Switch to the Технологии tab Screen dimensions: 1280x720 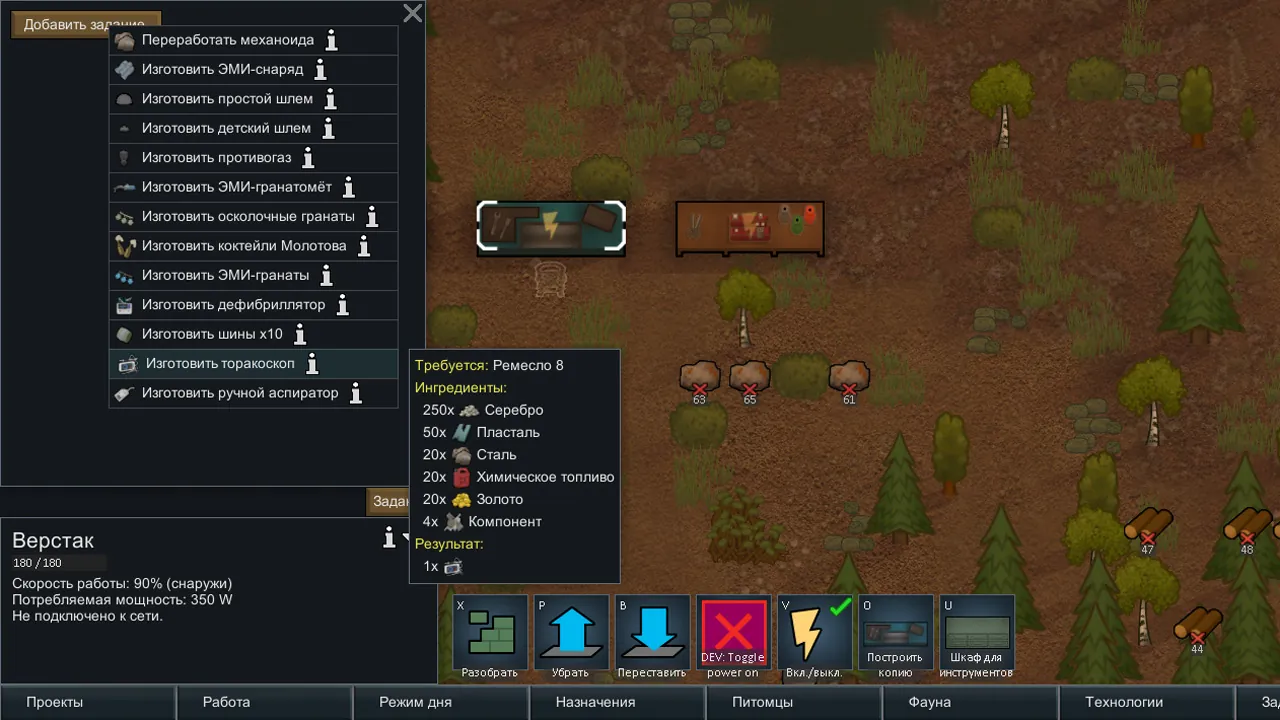pos(1124,702)
